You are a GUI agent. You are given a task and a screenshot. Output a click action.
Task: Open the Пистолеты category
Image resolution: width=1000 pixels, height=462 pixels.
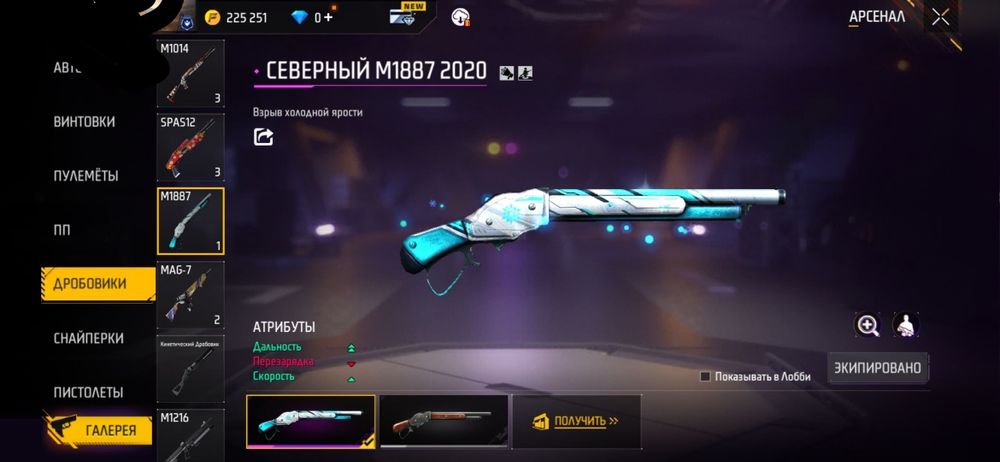tap(88, 392)
